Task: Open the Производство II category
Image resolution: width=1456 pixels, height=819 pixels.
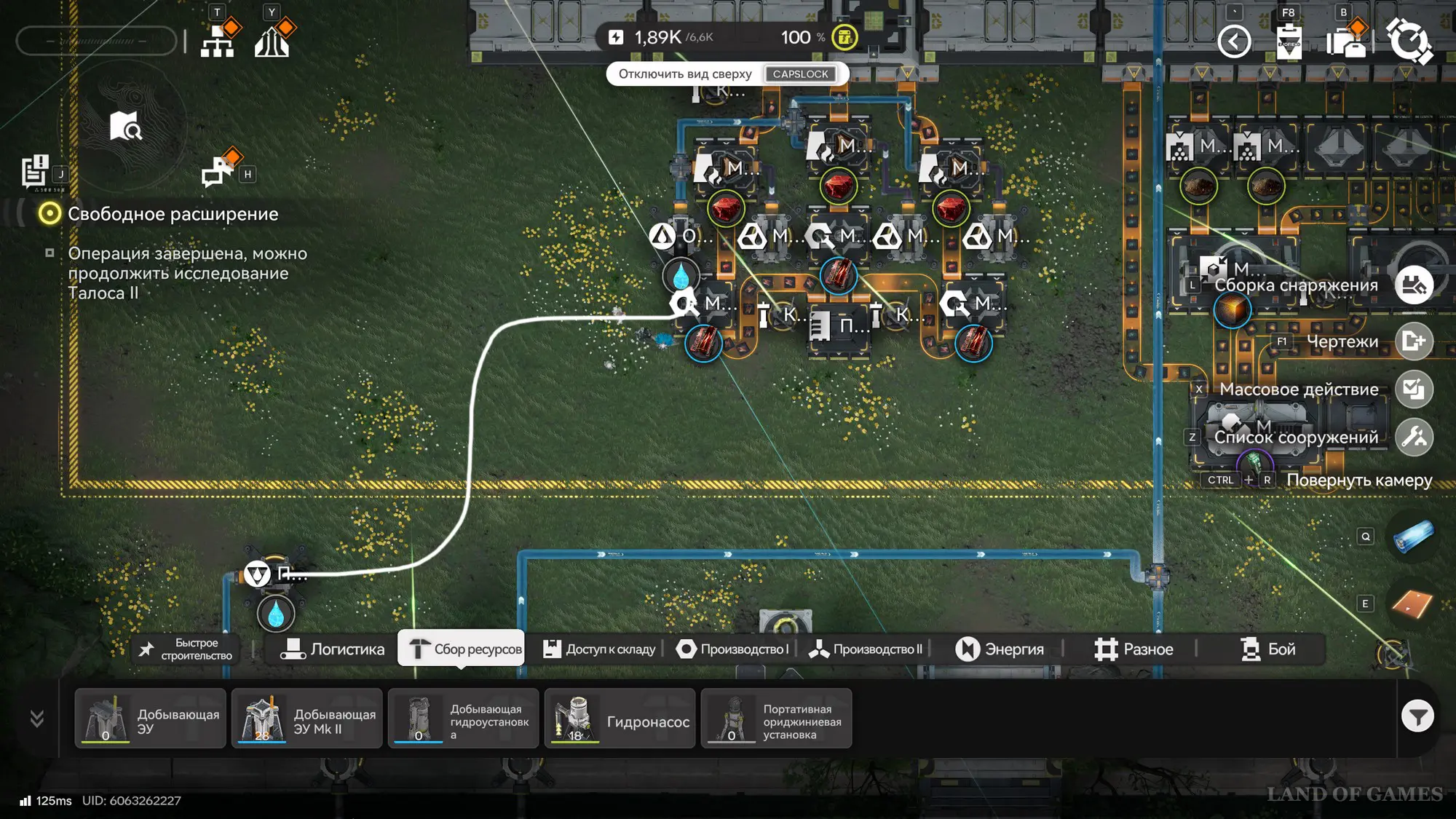Action: (866, 649)
